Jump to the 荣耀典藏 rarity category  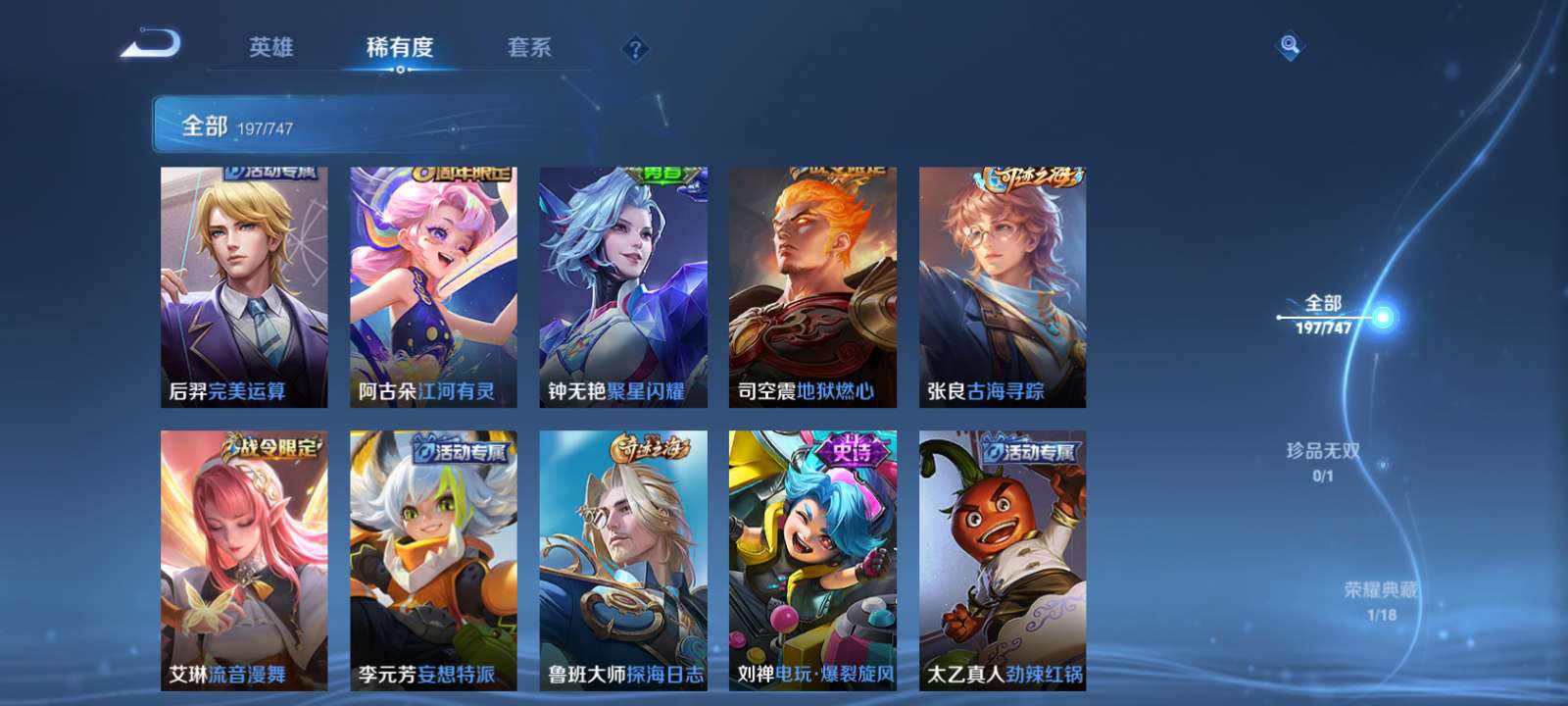(x=1381, y=599)
